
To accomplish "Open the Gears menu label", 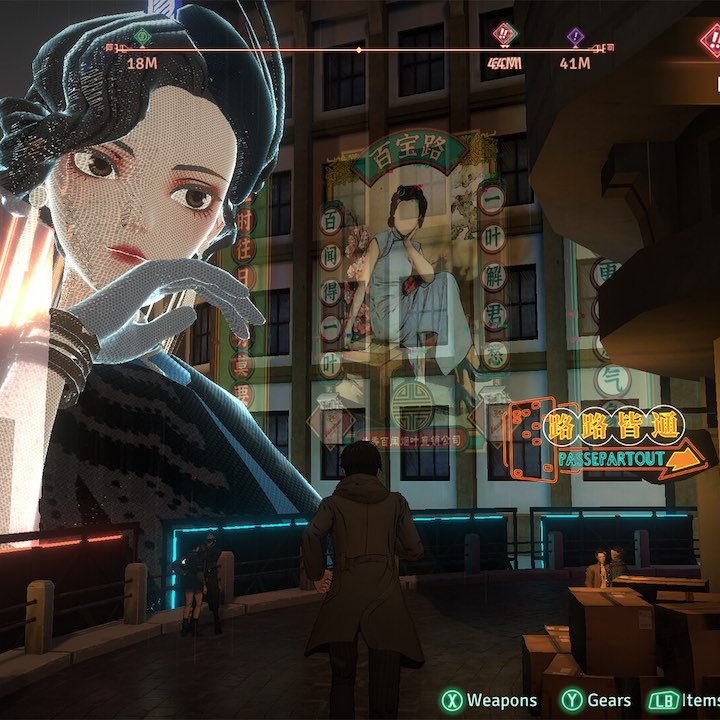I will click(609, 701).
